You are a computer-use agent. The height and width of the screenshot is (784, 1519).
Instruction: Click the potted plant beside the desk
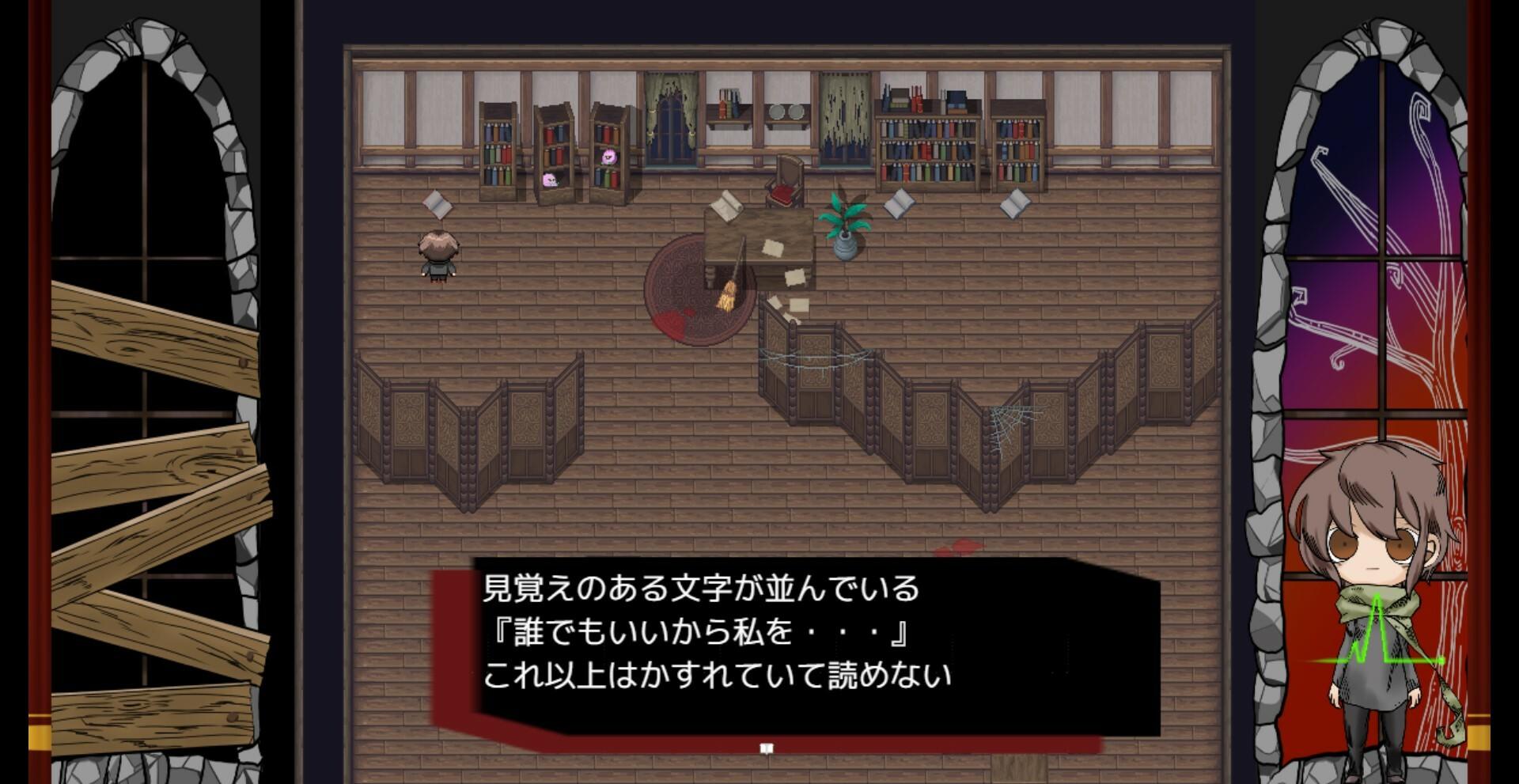point(845,229)
